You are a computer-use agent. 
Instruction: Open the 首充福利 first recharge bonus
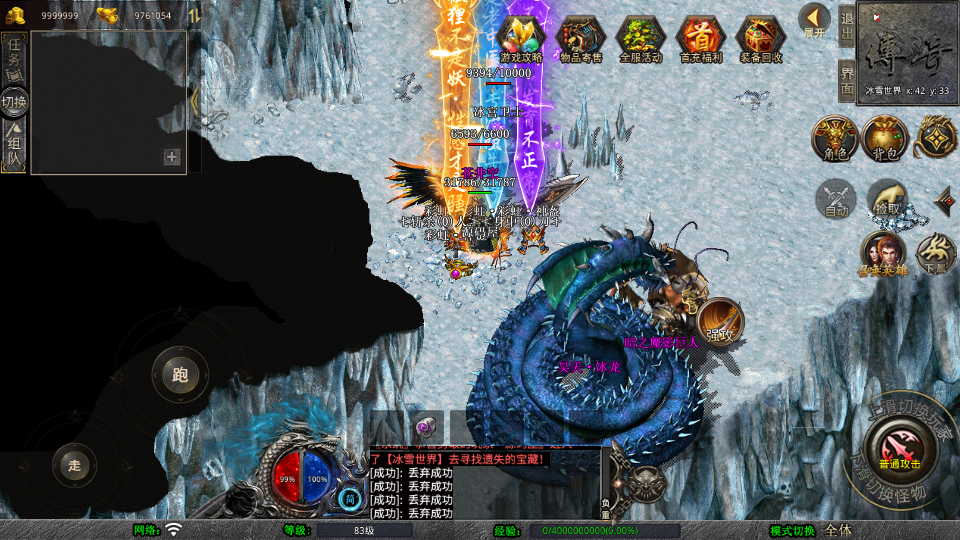[x=703, y=38]
